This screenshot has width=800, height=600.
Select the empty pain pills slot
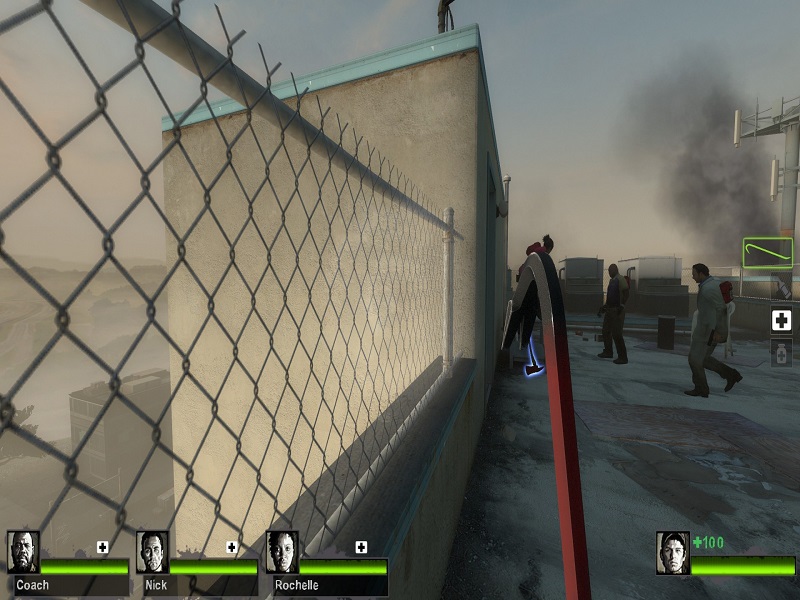[781, 352]
